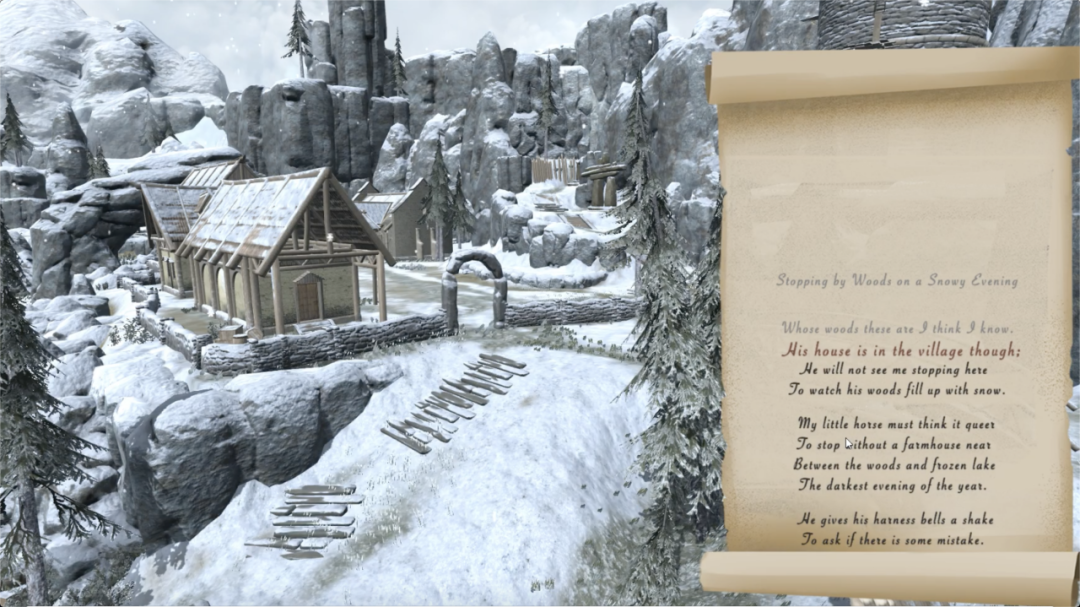Click the highlighted "His house is in the village" line
The width and height of the screenshot is (1080, 607).
tap(901, 350)
